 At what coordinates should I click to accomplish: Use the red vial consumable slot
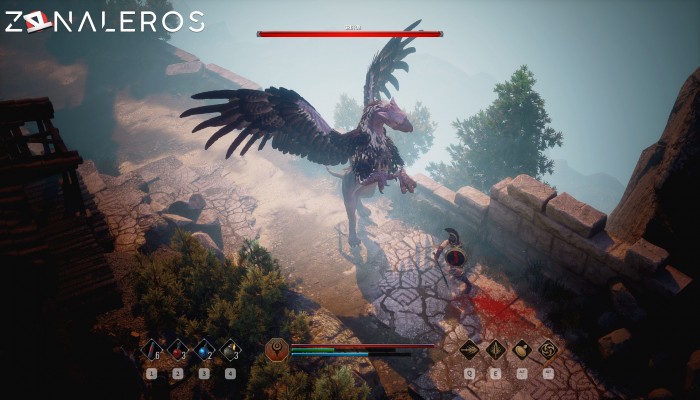pyautogui.click(x=152, y=350)
